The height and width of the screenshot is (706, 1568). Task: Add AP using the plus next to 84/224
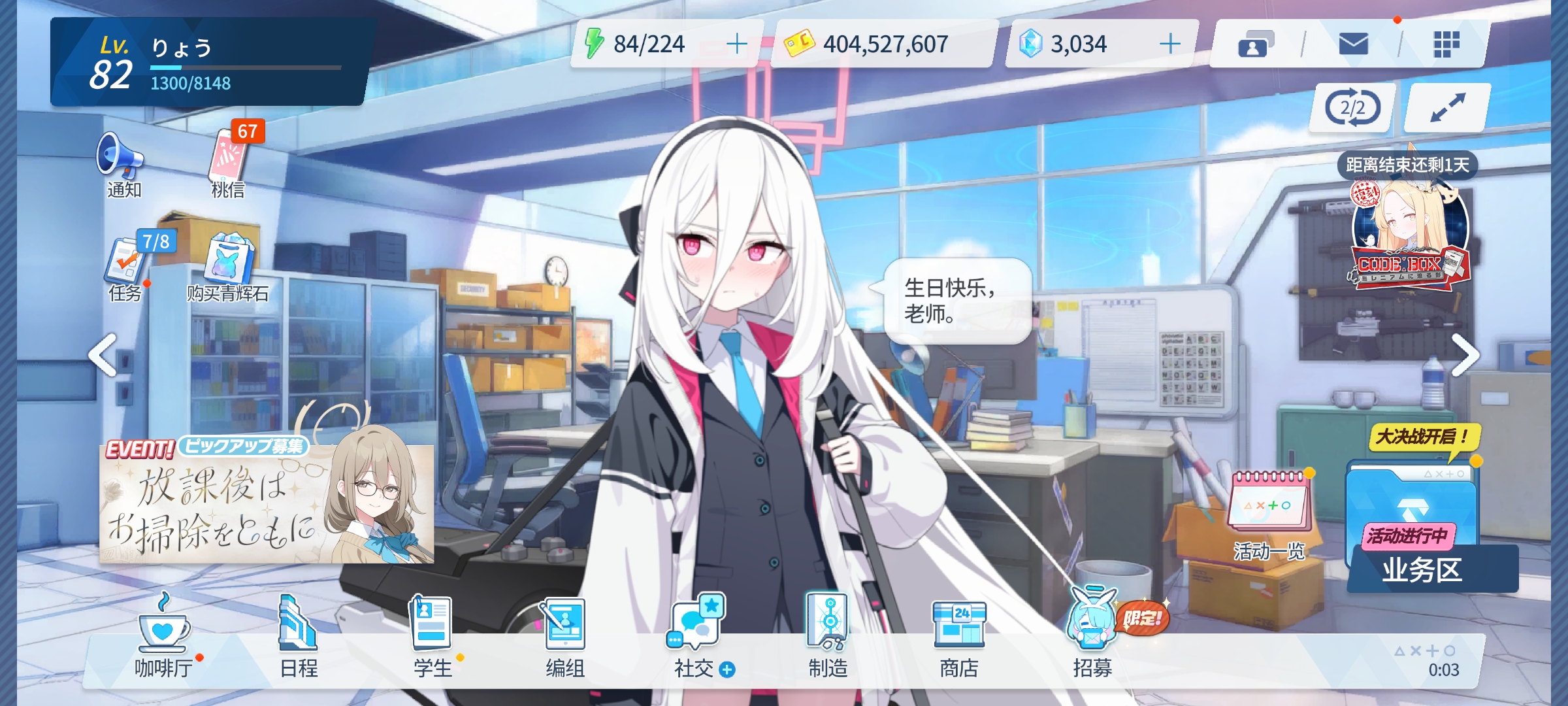click(x=737, y=44)
